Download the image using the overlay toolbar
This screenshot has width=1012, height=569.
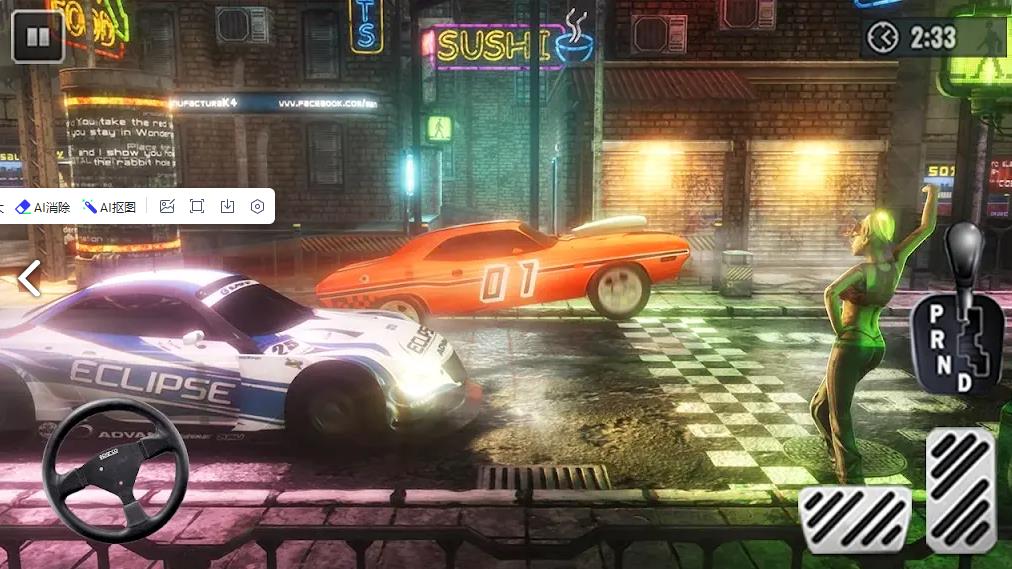[x=227, y=207]
